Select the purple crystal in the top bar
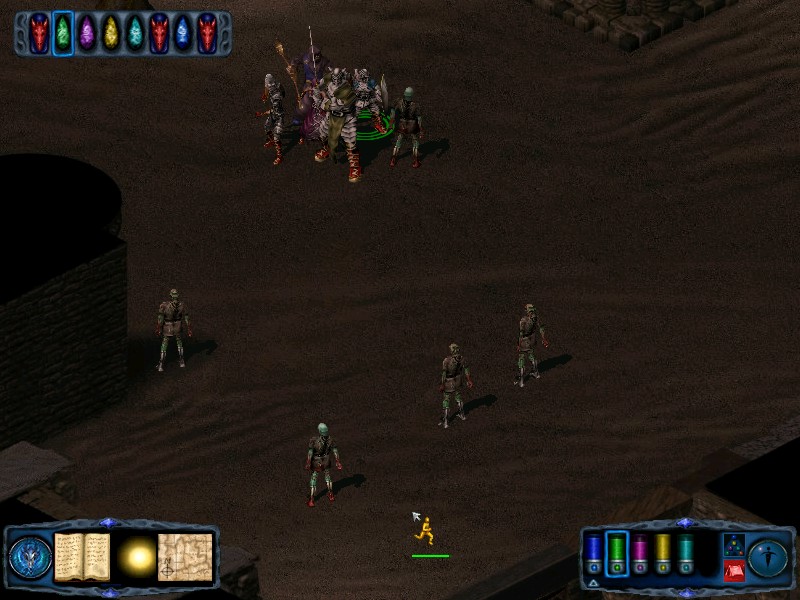 tap(87, 33)
